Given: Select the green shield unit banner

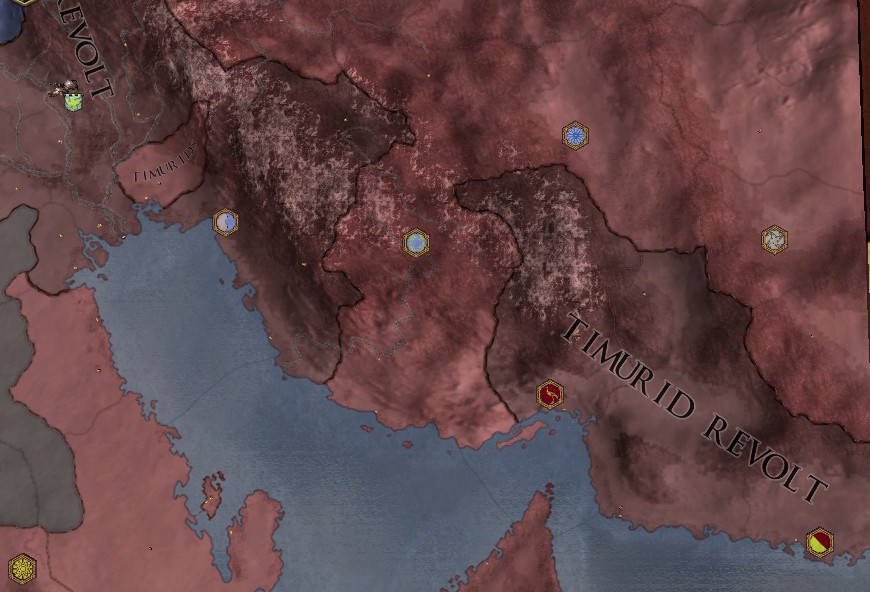Looking at the screenshot, I should tap(72, 100).
